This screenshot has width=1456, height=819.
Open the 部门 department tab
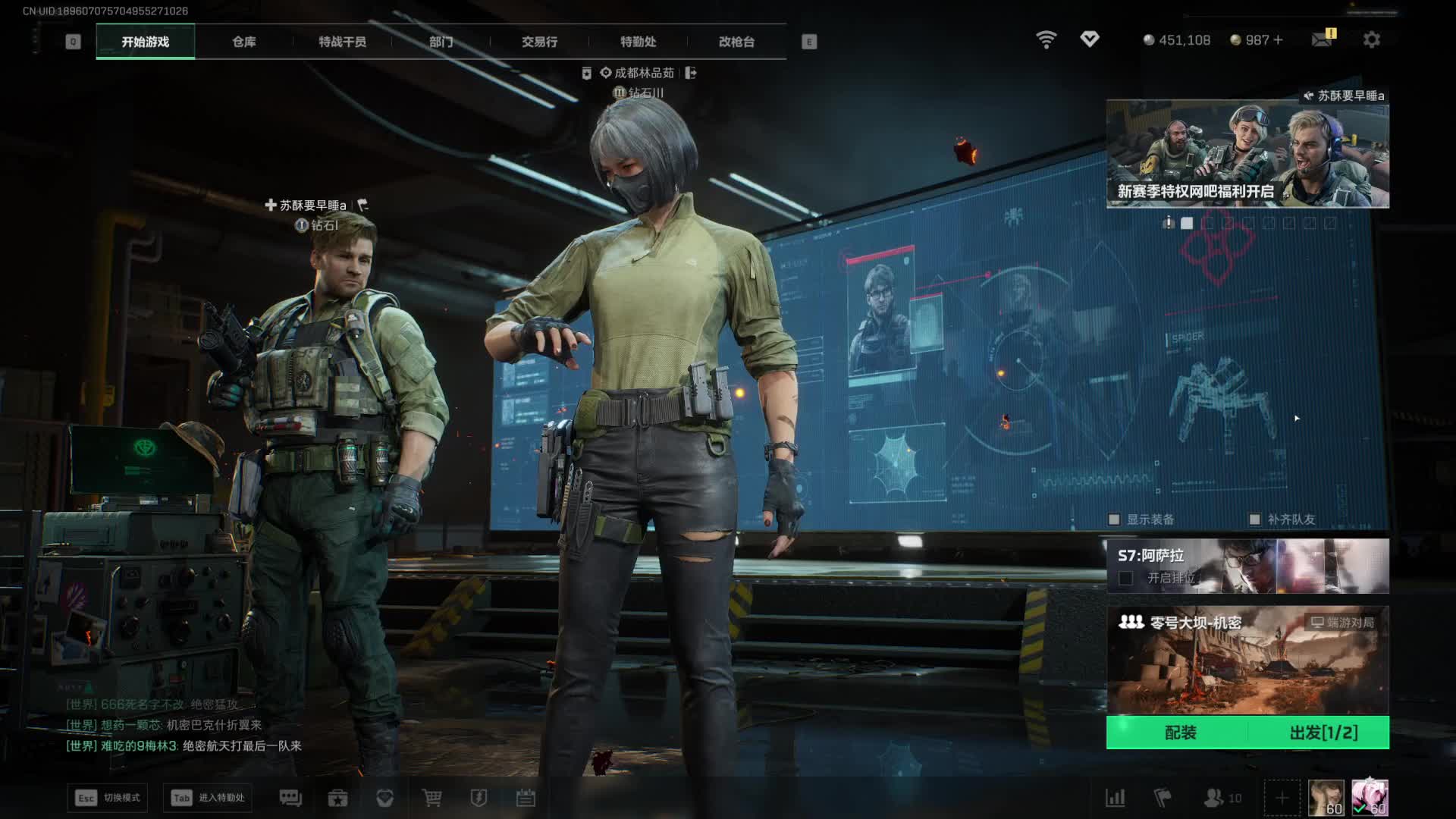point(441,42)
